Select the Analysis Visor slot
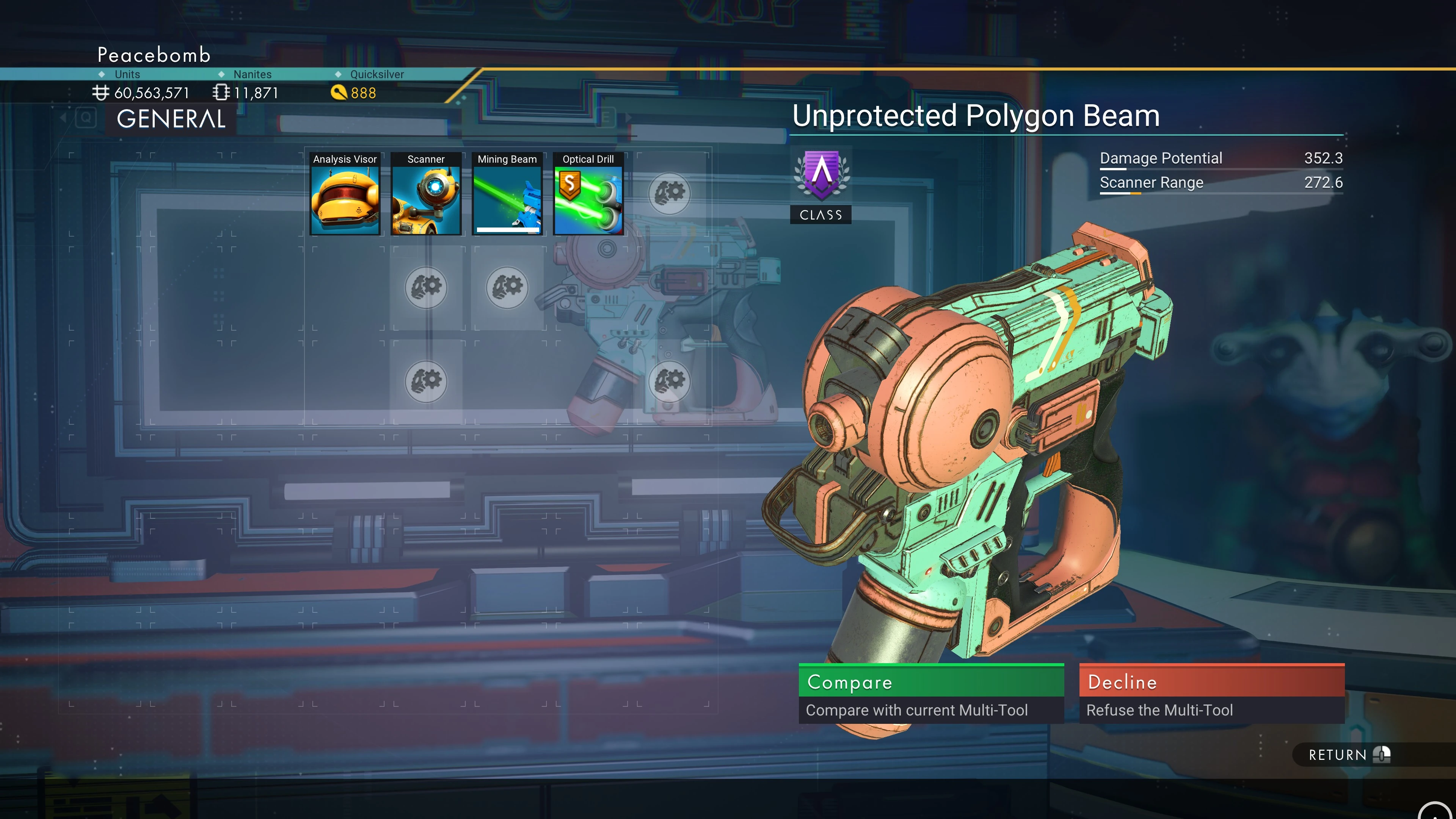The width and height of the screenshot is (1456, 819). click(x=345, y=194)
